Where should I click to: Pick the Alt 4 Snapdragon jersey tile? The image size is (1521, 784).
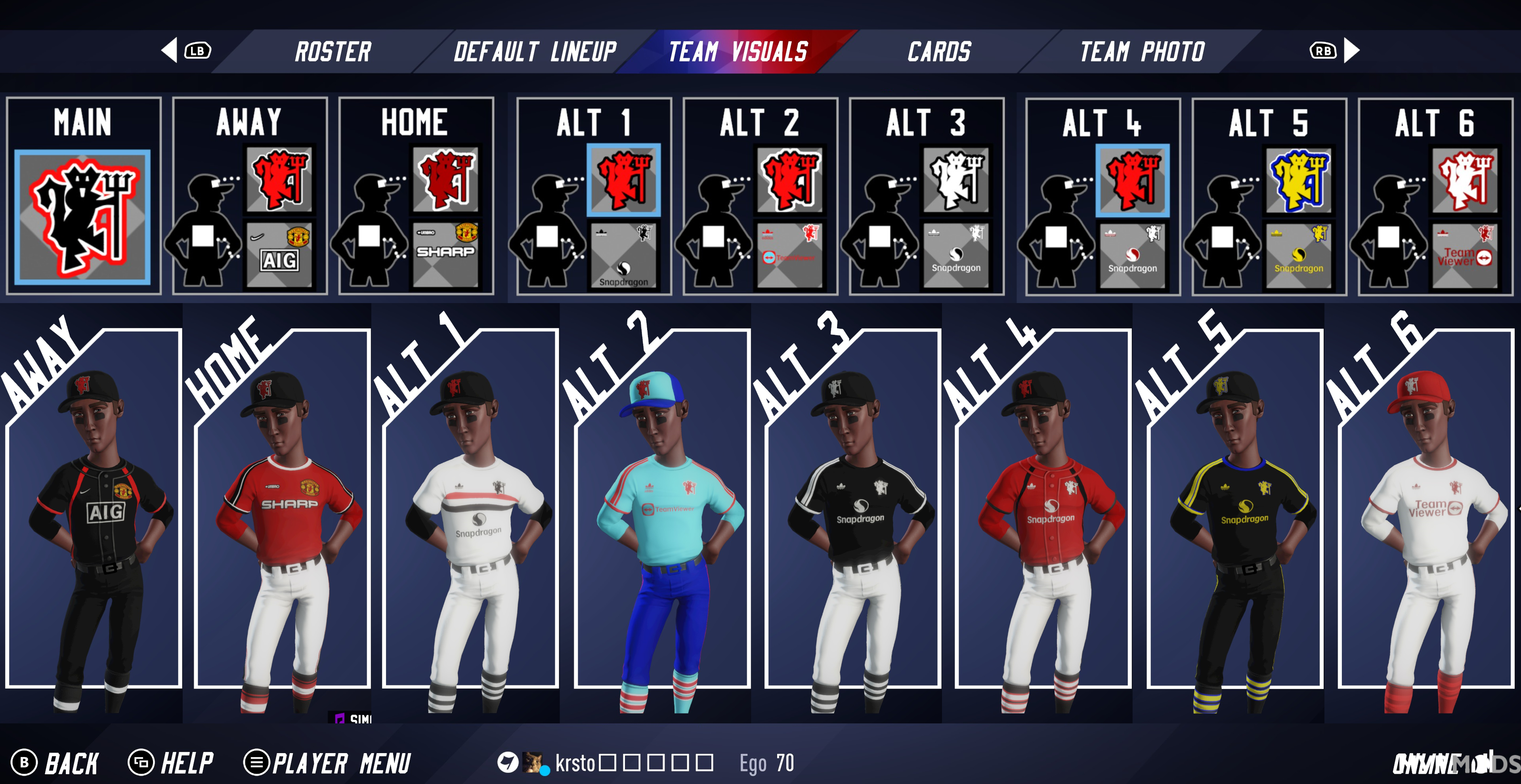click(1133, 256)
